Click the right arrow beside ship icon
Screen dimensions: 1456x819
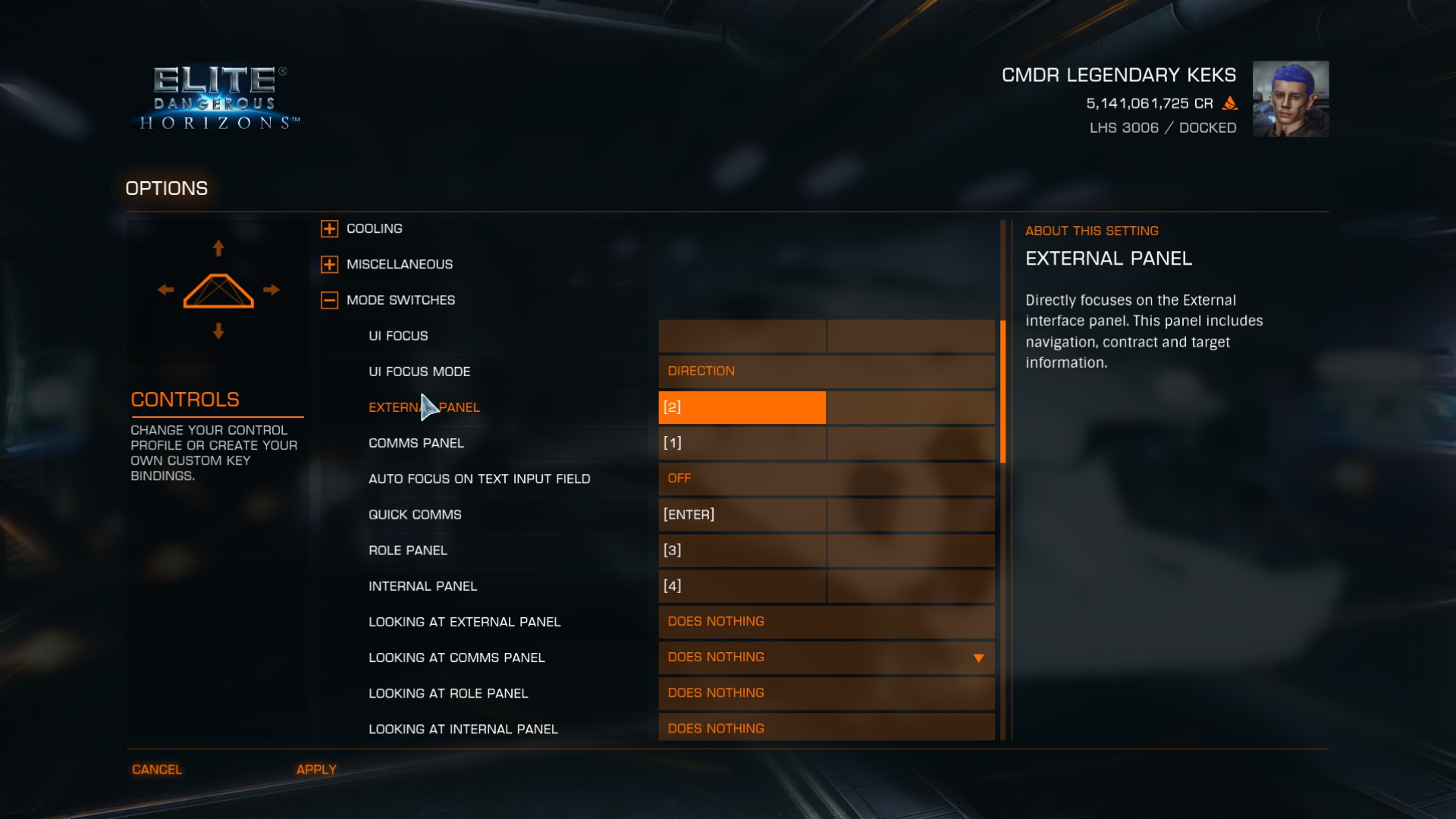271,290
